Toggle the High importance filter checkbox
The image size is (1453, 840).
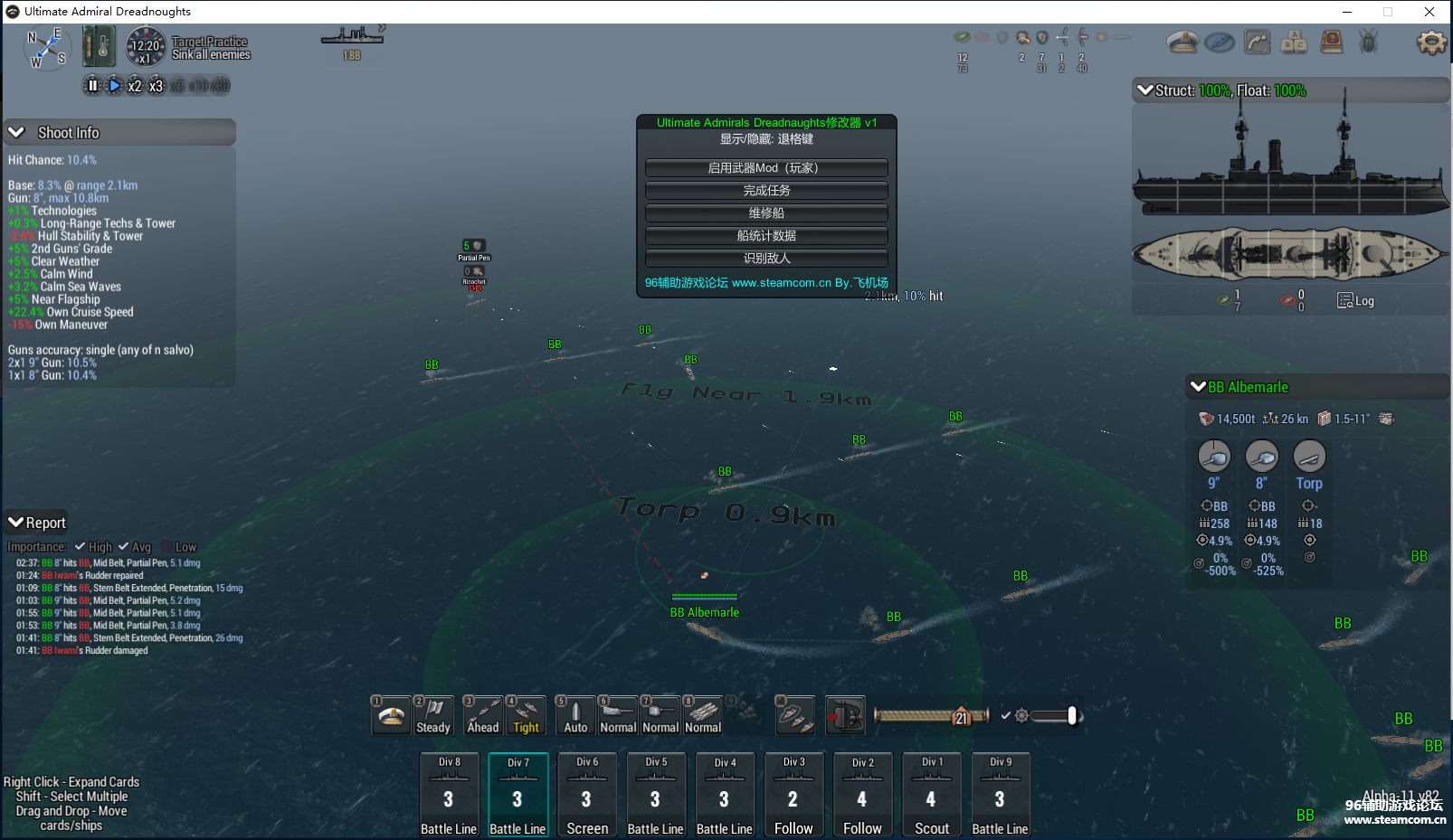[81, 547]
